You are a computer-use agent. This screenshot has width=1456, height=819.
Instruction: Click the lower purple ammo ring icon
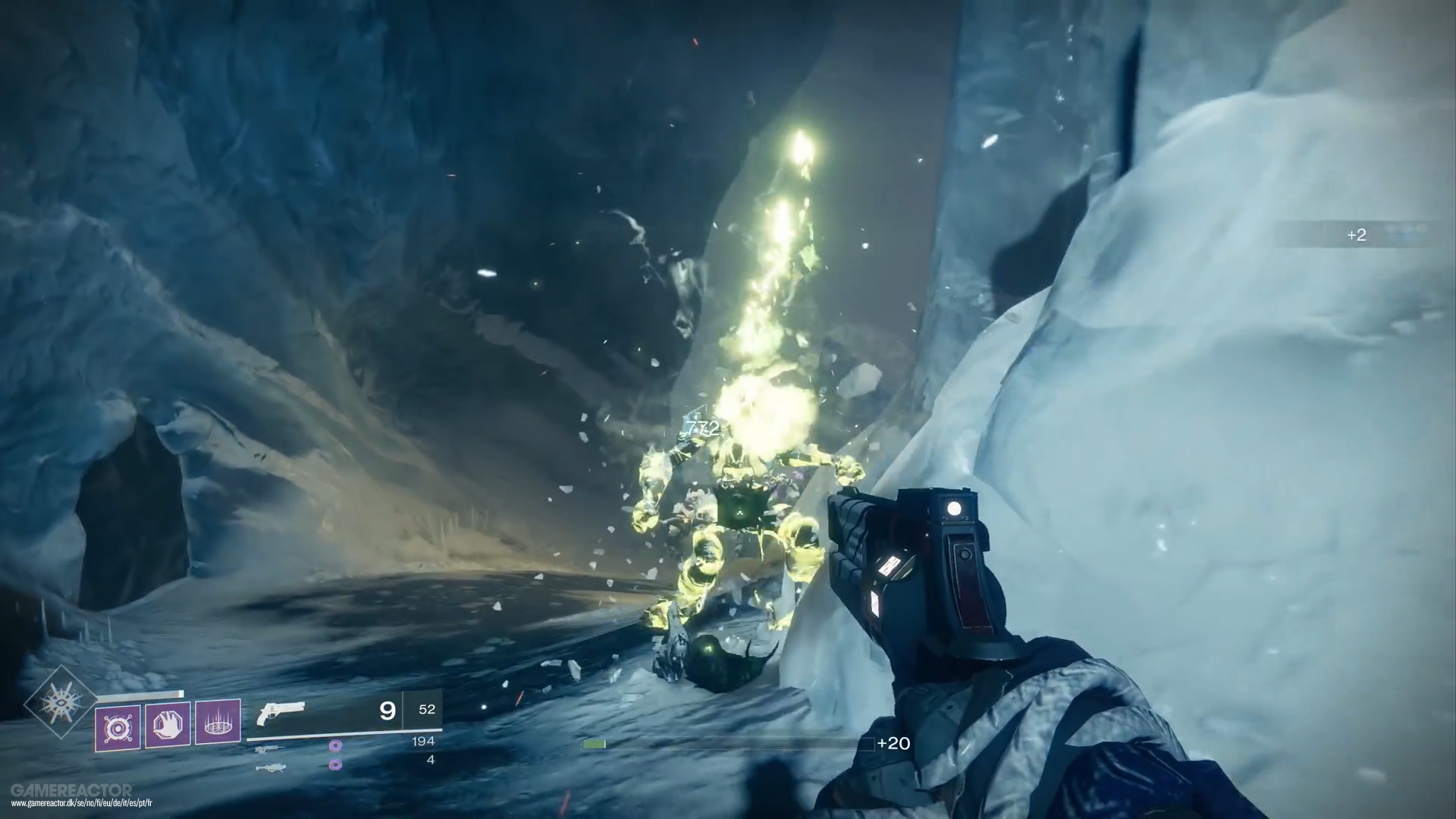point(335,764)
